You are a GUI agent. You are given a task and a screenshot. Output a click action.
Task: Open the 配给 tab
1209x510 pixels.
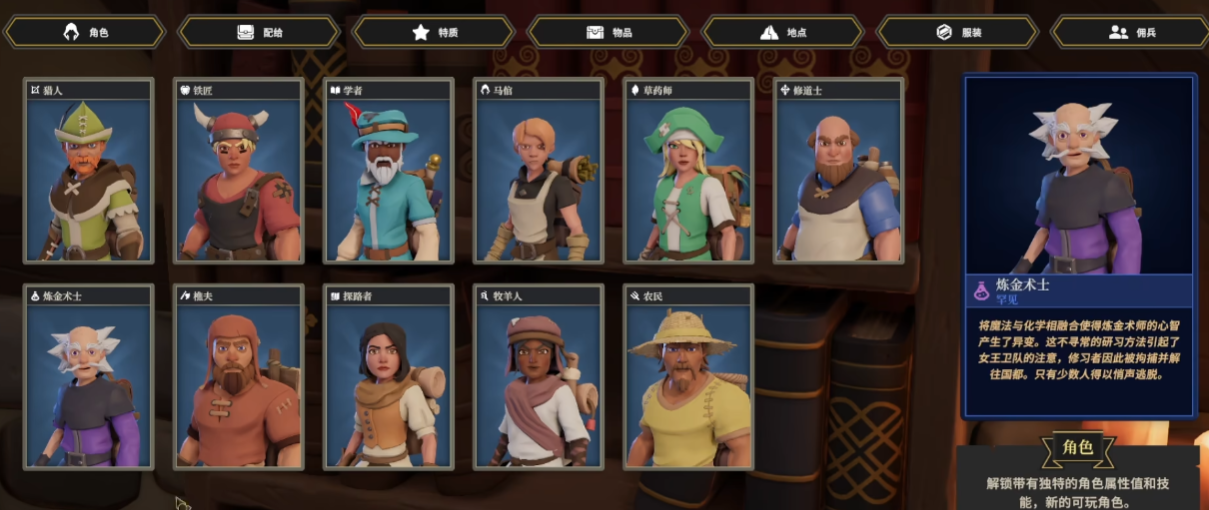click(x=260, y=32)
